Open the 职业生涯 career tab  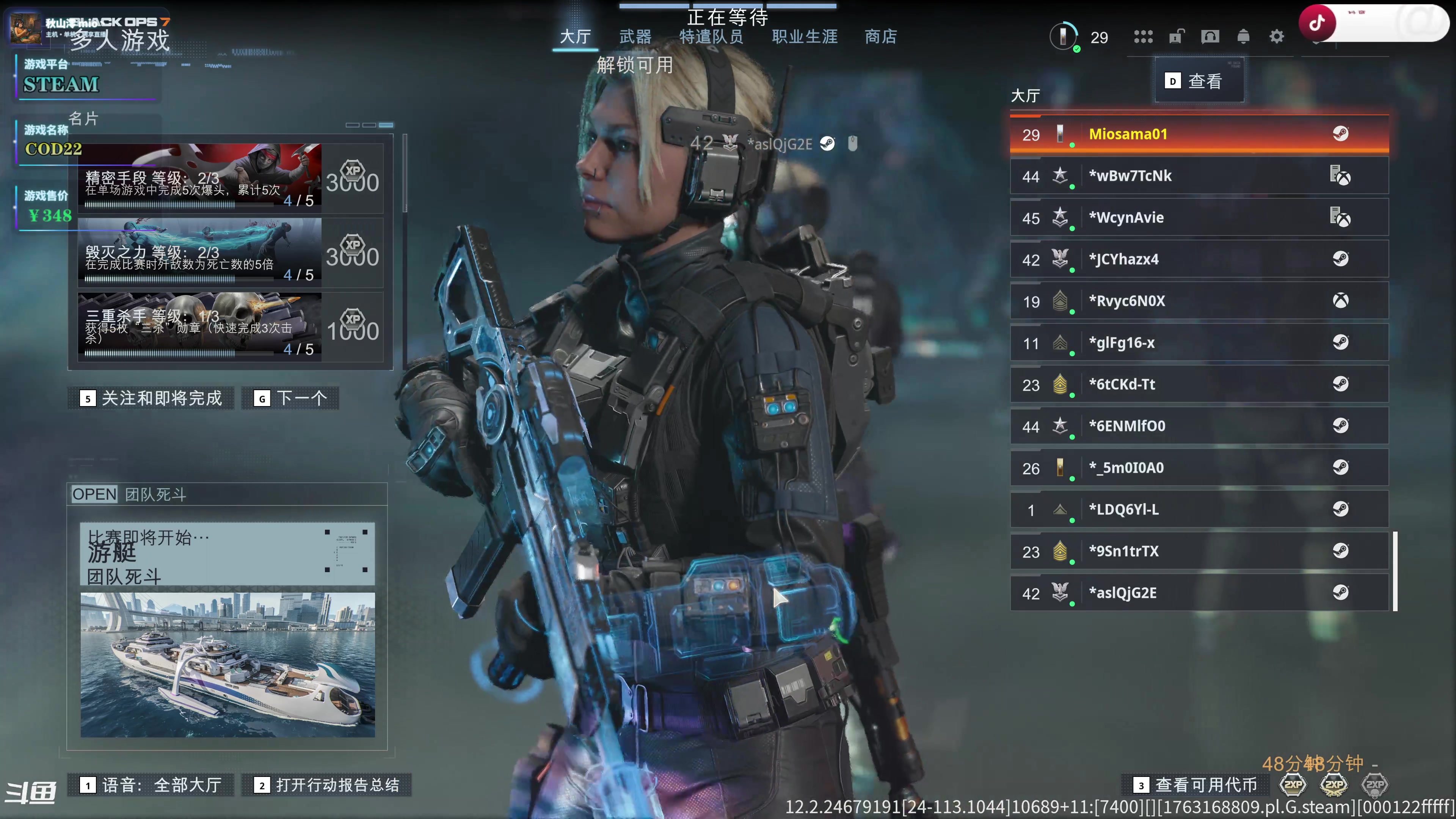click(804, 37)
